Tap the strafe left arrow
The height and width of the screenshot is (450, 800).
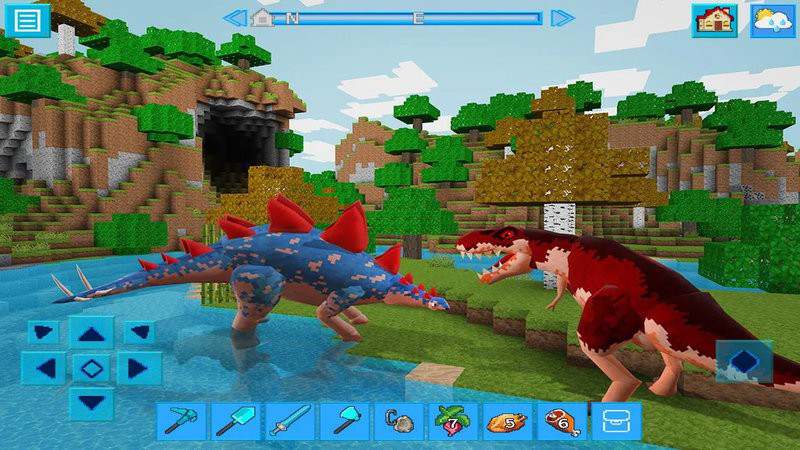coord(43,368)
